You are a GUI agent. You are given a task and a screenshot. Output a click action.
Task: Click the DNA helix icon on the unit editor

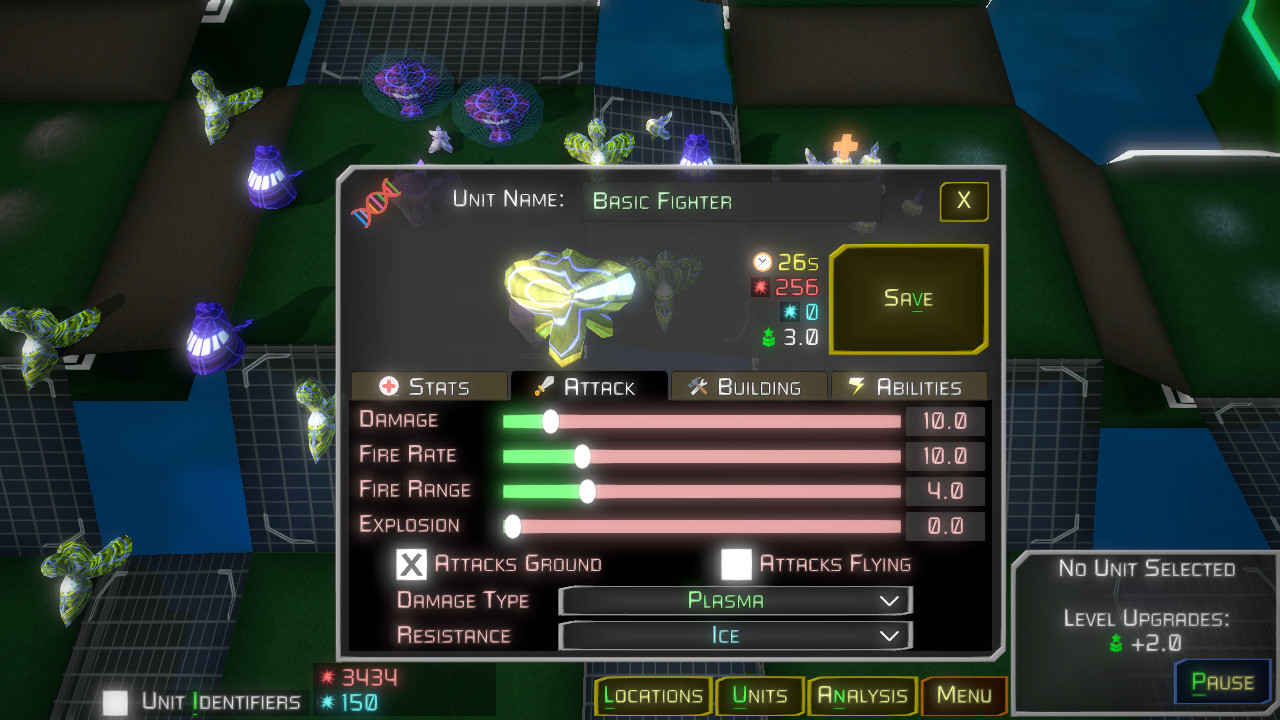point(373,201)
